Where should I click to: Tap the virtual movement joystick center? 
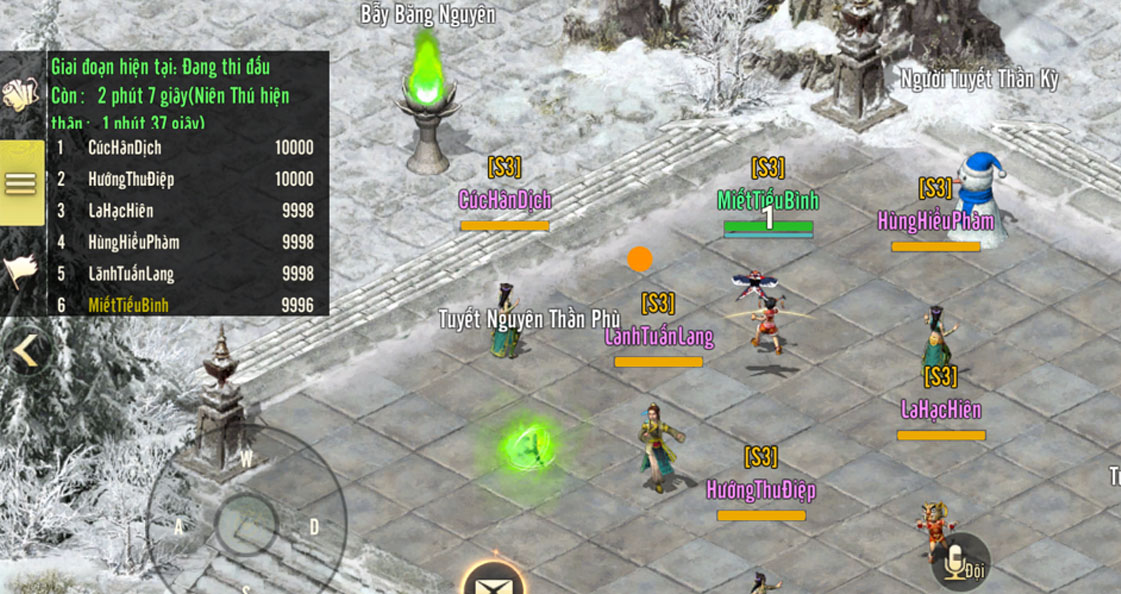[x=245, y=525]
